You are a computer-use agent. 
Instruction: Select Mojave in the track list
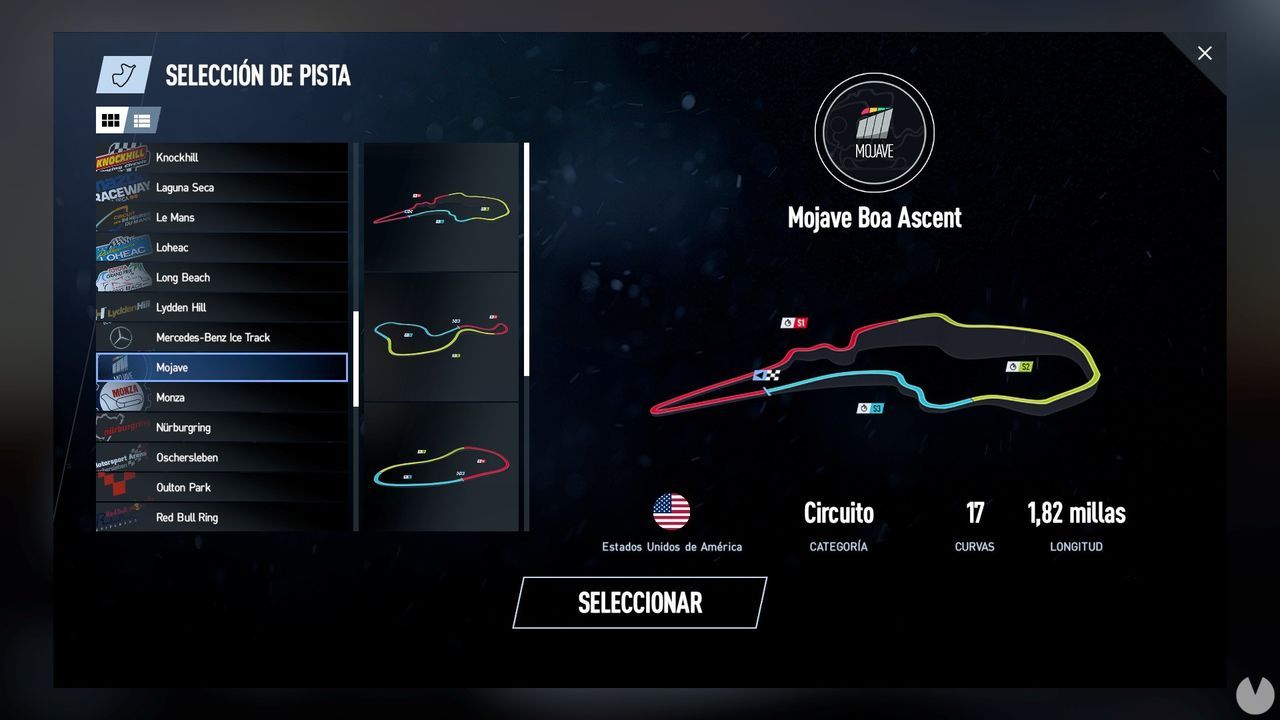pos(222,367)
